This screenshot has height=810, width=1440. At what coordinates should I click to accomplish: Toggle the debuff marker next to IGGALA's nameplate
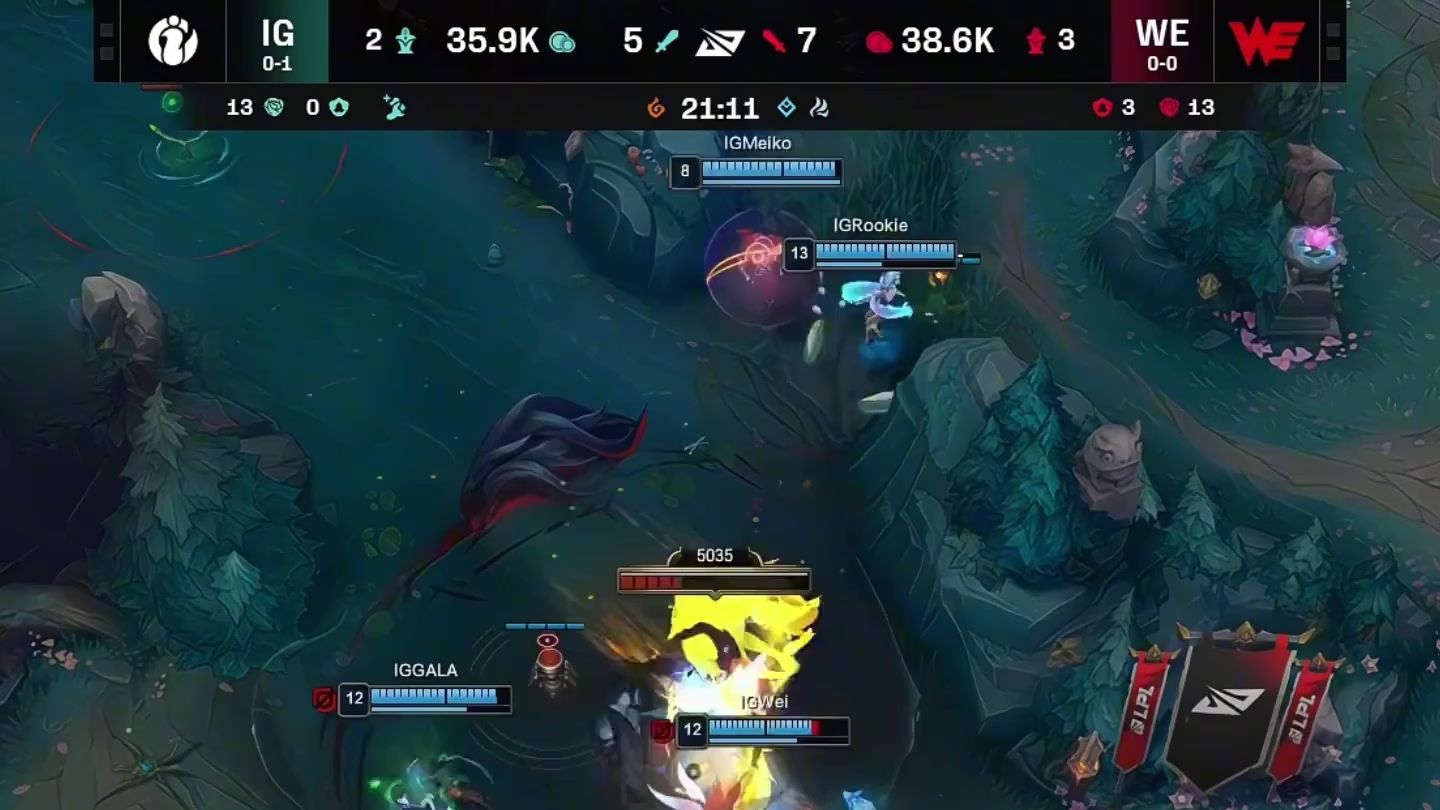click(x=325, y=700)
